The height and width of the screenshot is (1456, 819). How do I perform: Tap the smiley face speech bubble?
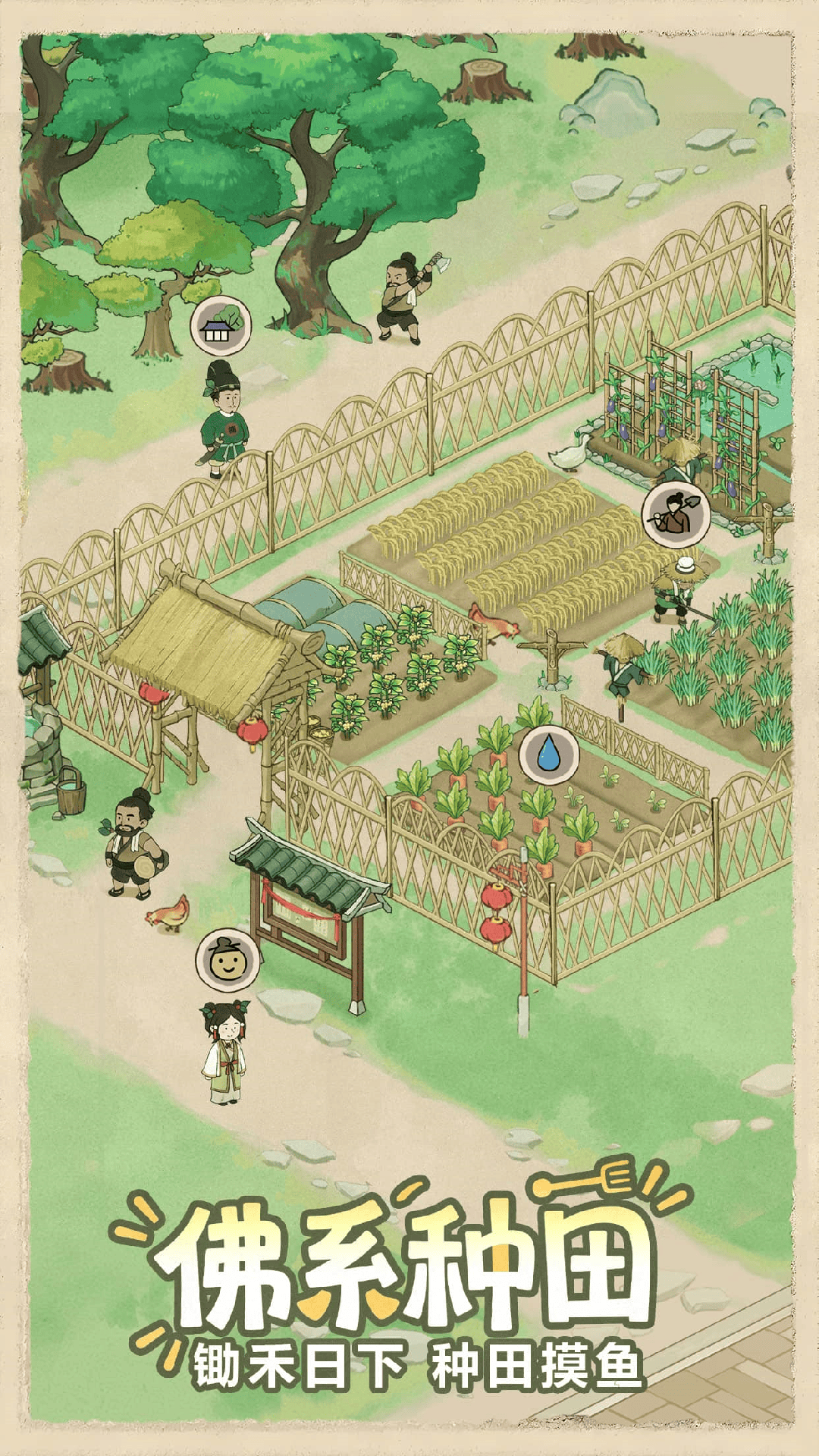coord(226,960)
